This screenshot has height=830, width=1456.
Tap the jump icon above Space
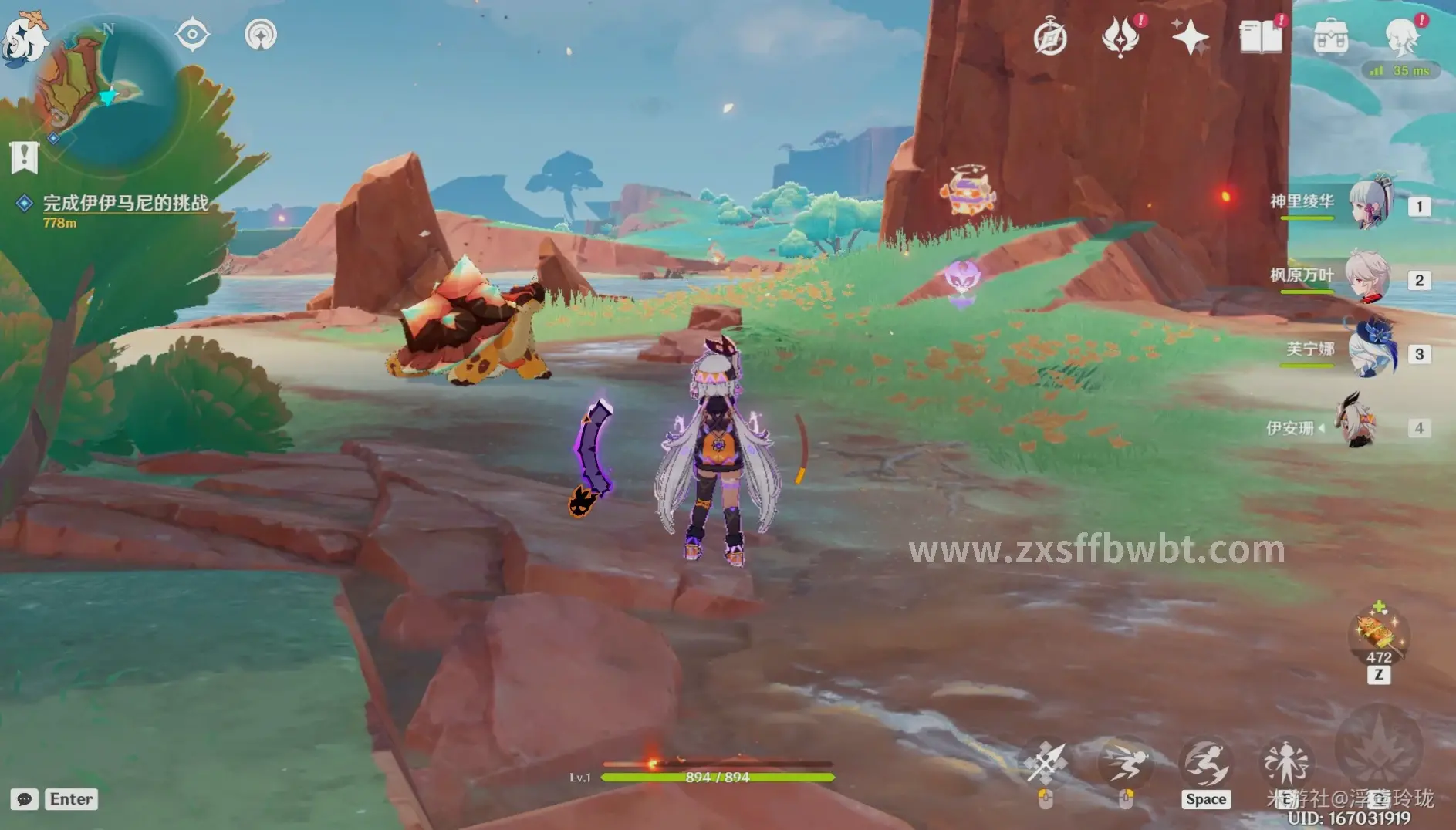click(1205, 762)
